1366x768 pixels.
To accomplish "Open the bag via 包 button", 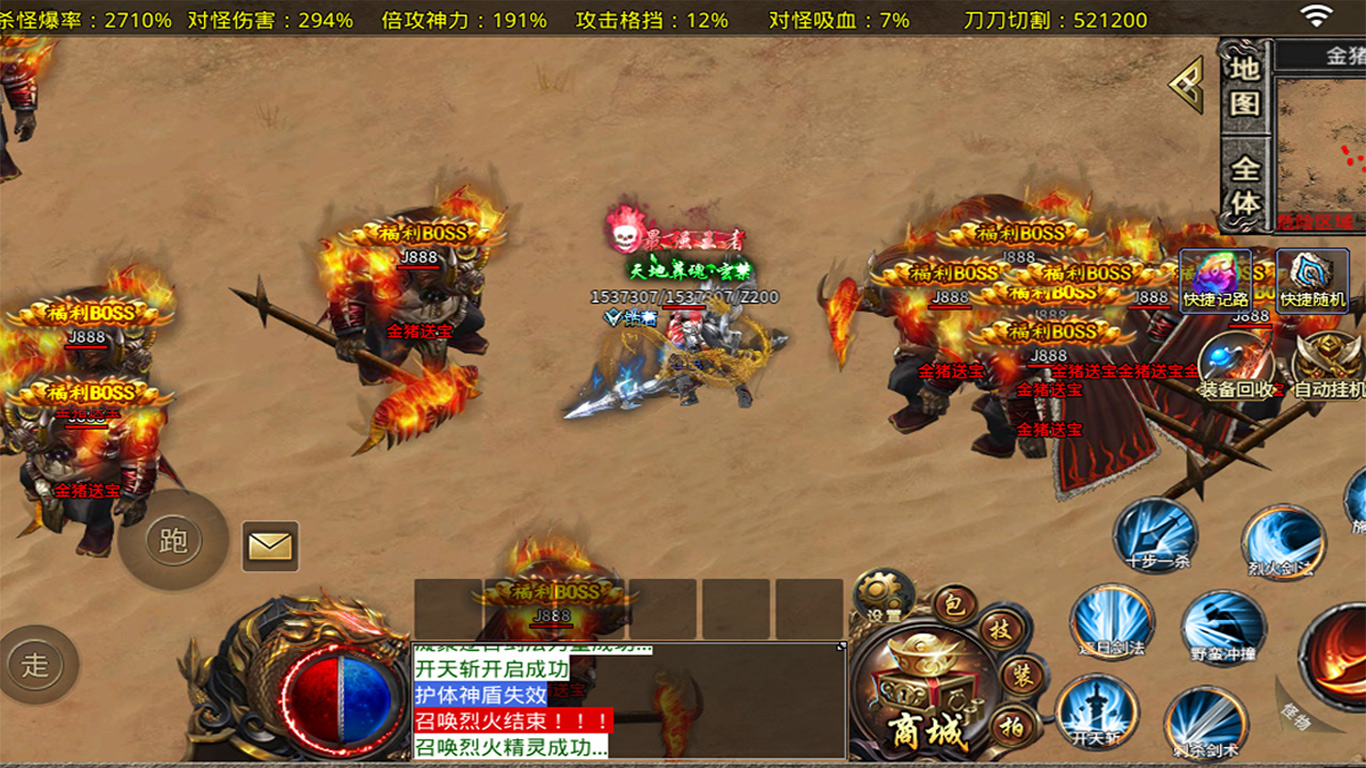I will (954, 604).
